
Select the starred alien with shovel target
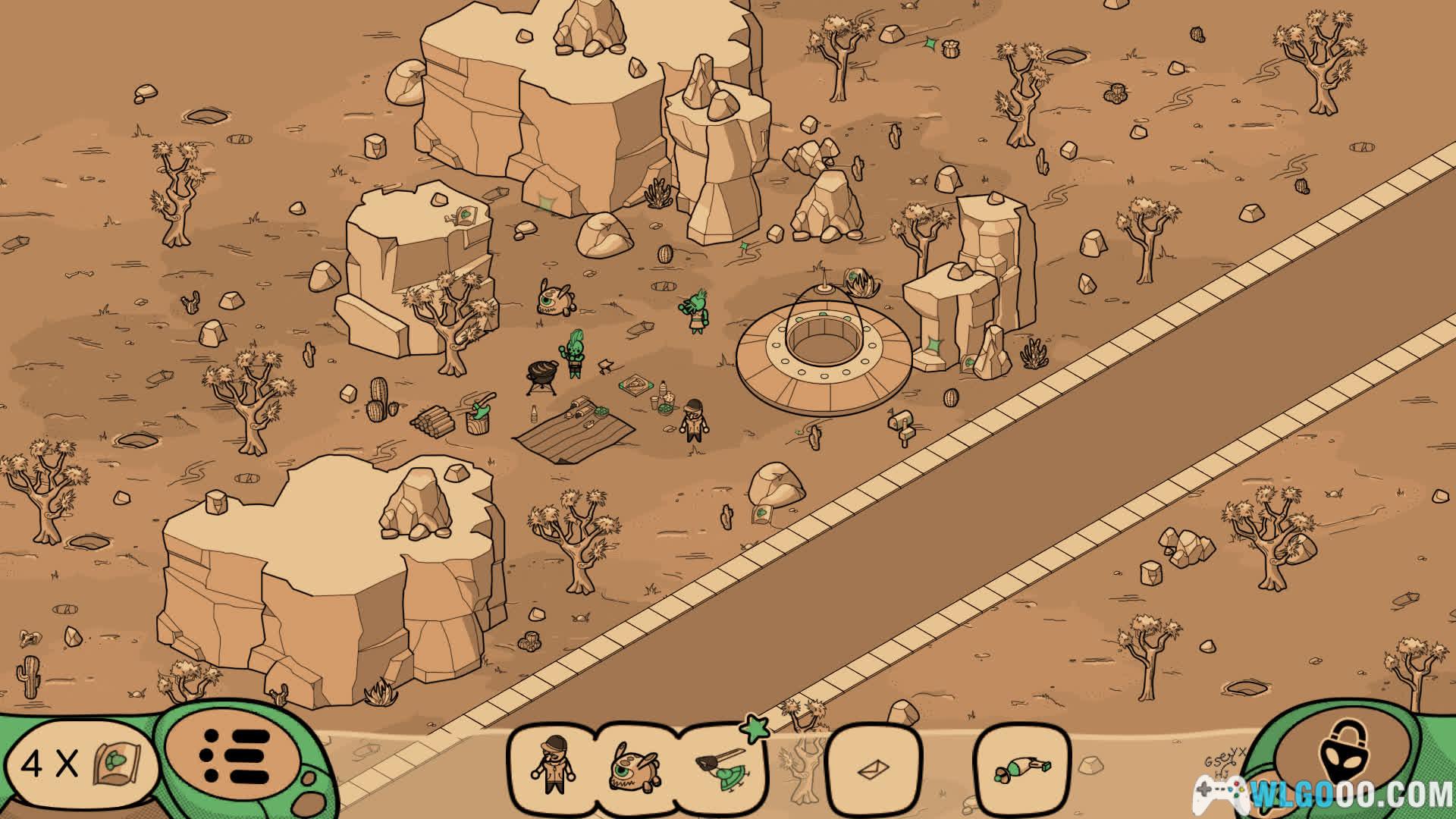(x=723, y=766)
